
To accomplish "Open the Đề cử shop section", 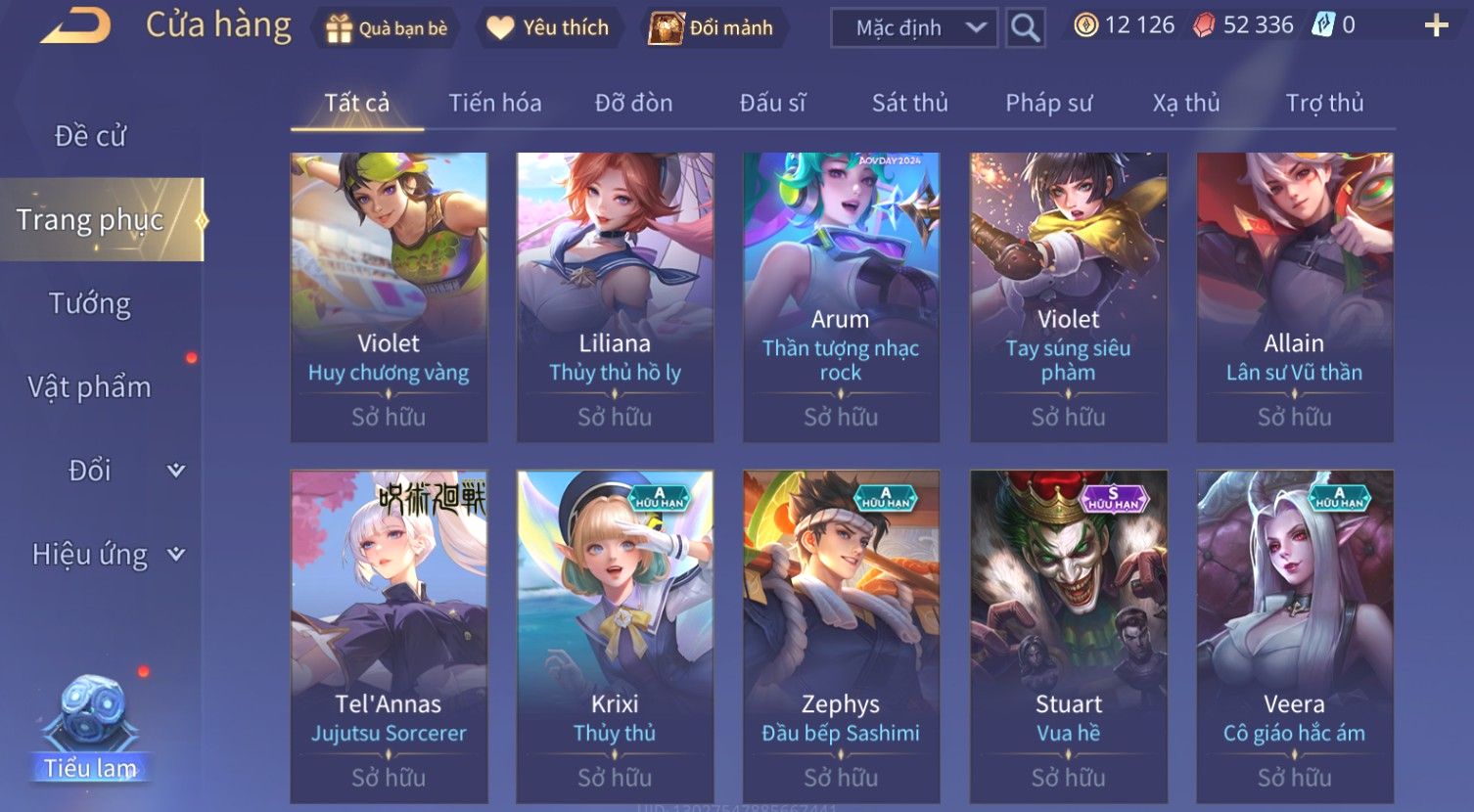I will point(90,136).
